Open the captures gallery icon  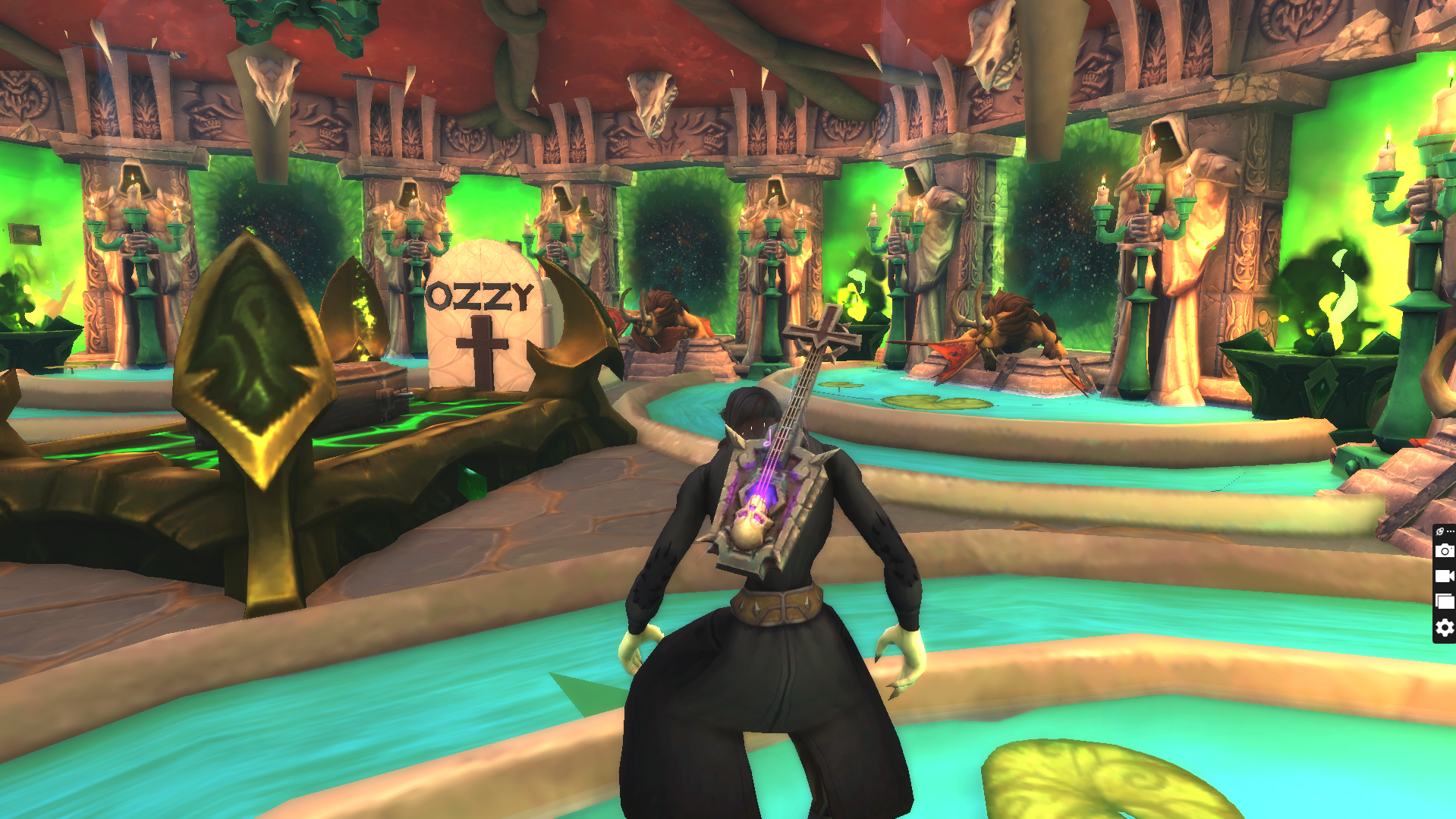[1445, 602]
